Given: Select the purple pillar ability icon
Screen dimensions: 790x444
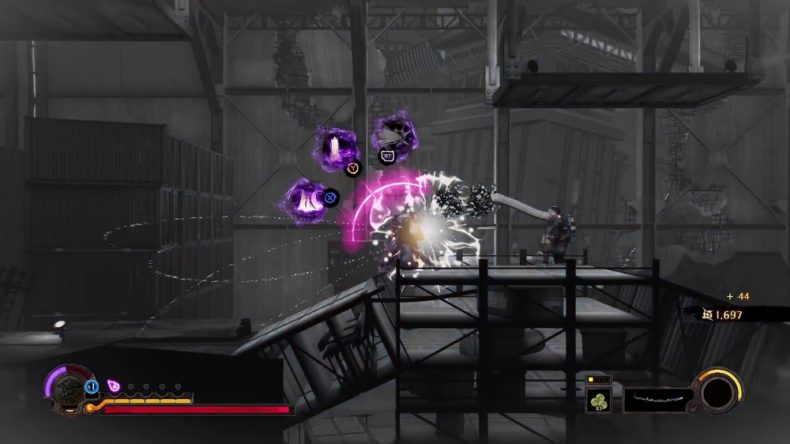Looking at the screenshot, I should click(x=333, y=148).
